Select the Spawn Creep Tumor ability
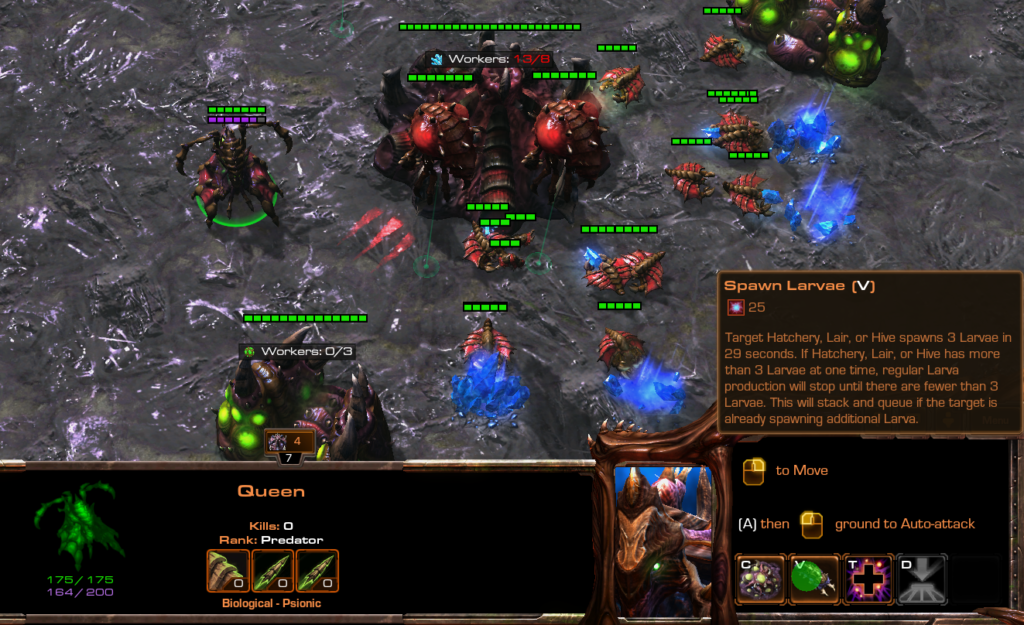This screenshot has width=1024, height=625. [760, 580]
